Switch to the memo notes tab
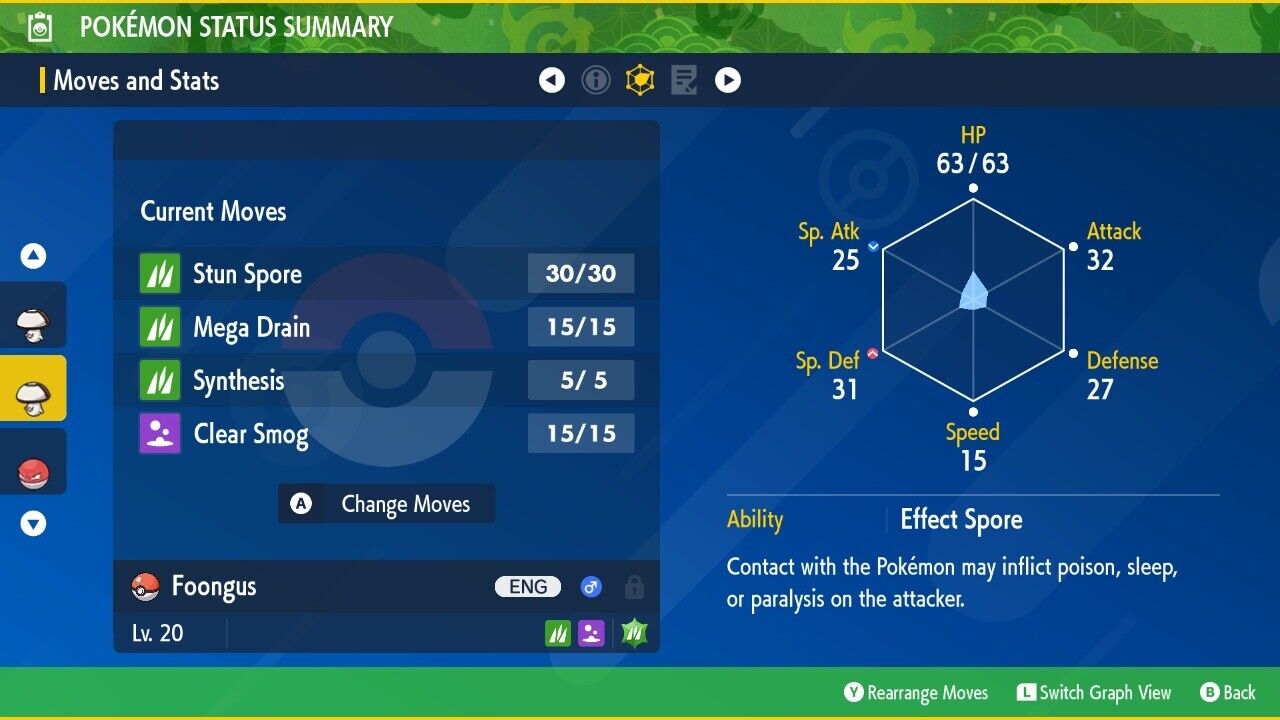The image size is (1280, 720). (x=684, y=80)
